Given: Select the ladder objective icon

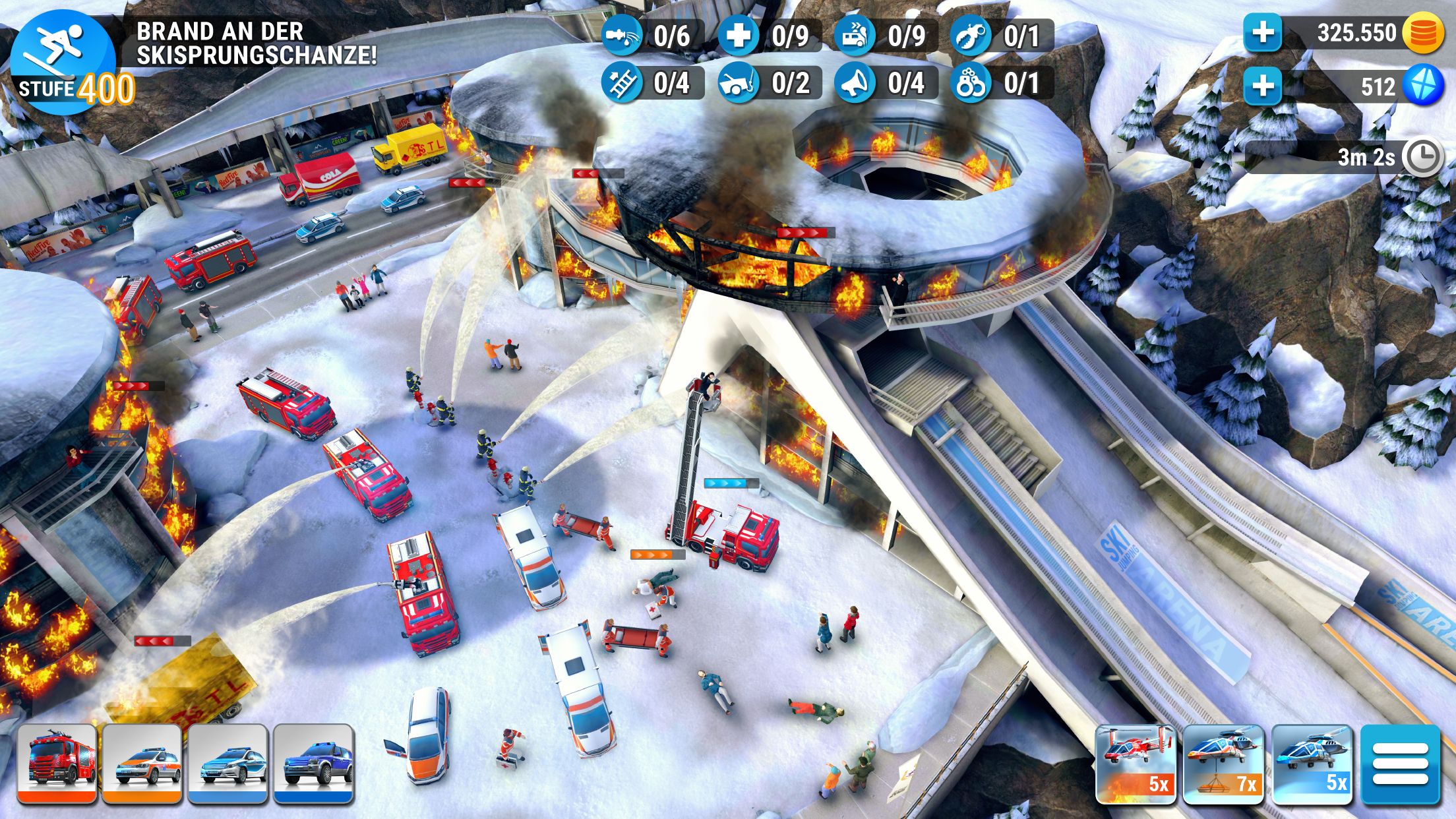Looking at the screenshot, I should click(621, 84).
